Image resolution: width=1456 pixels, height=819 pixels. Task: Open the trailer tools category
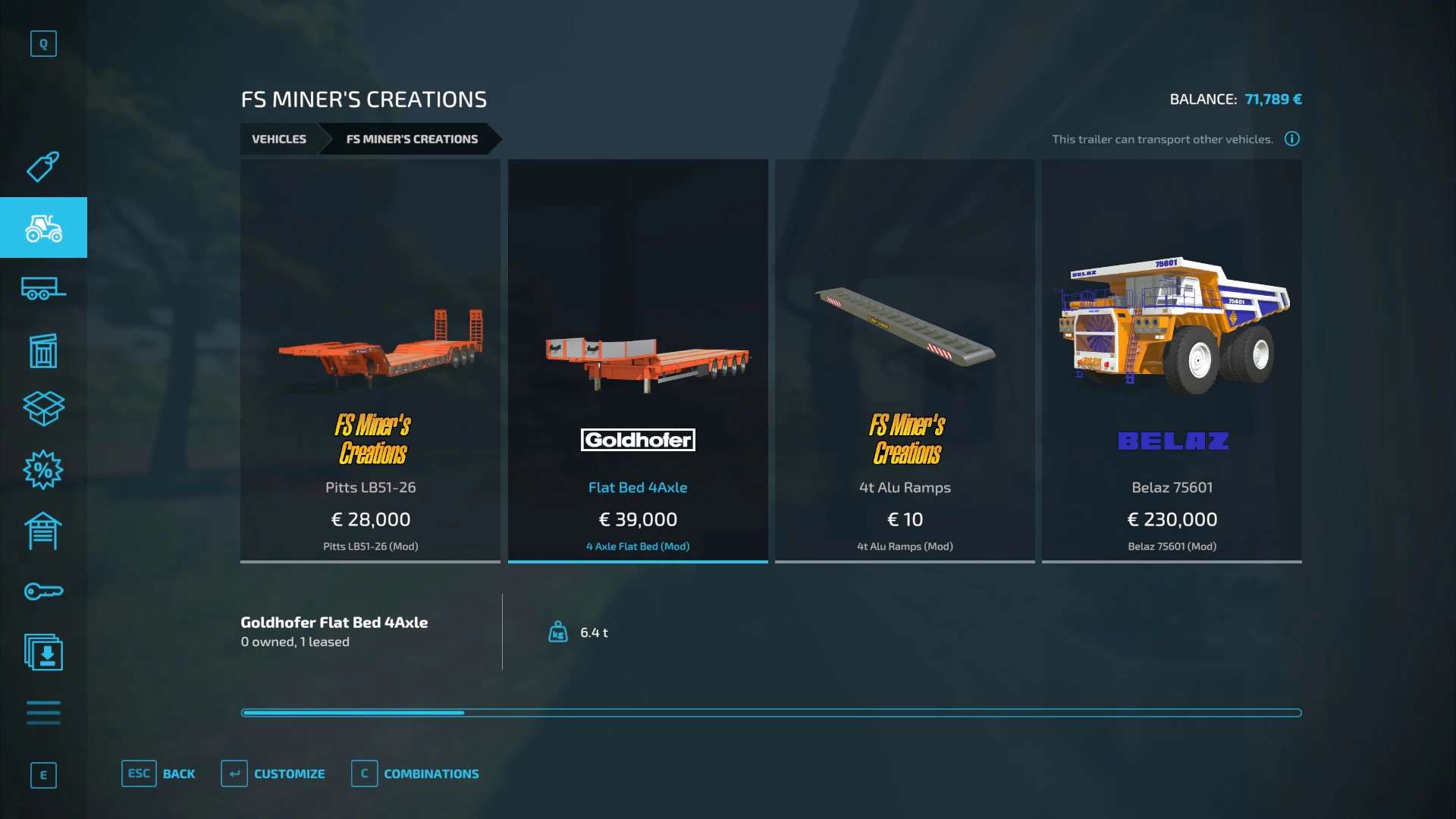43,289
